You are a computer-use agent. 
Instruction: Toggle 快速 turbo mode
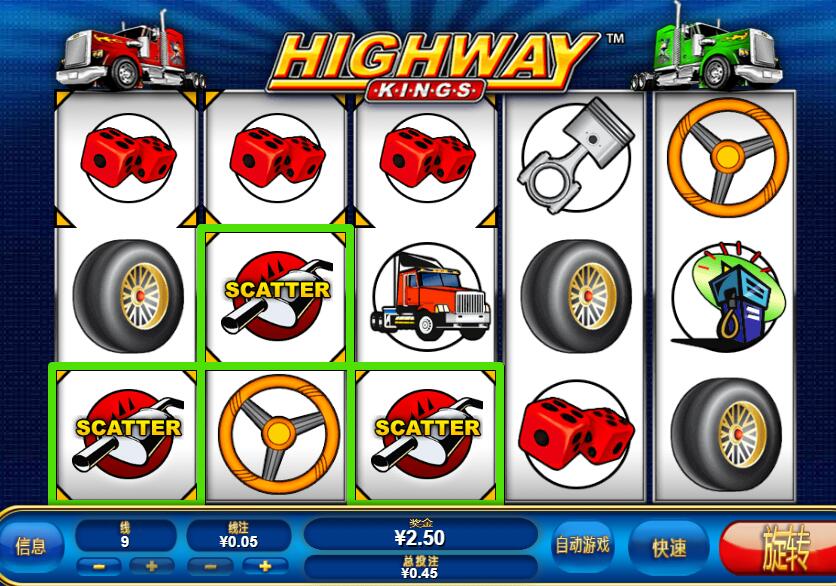click(669, 547)
